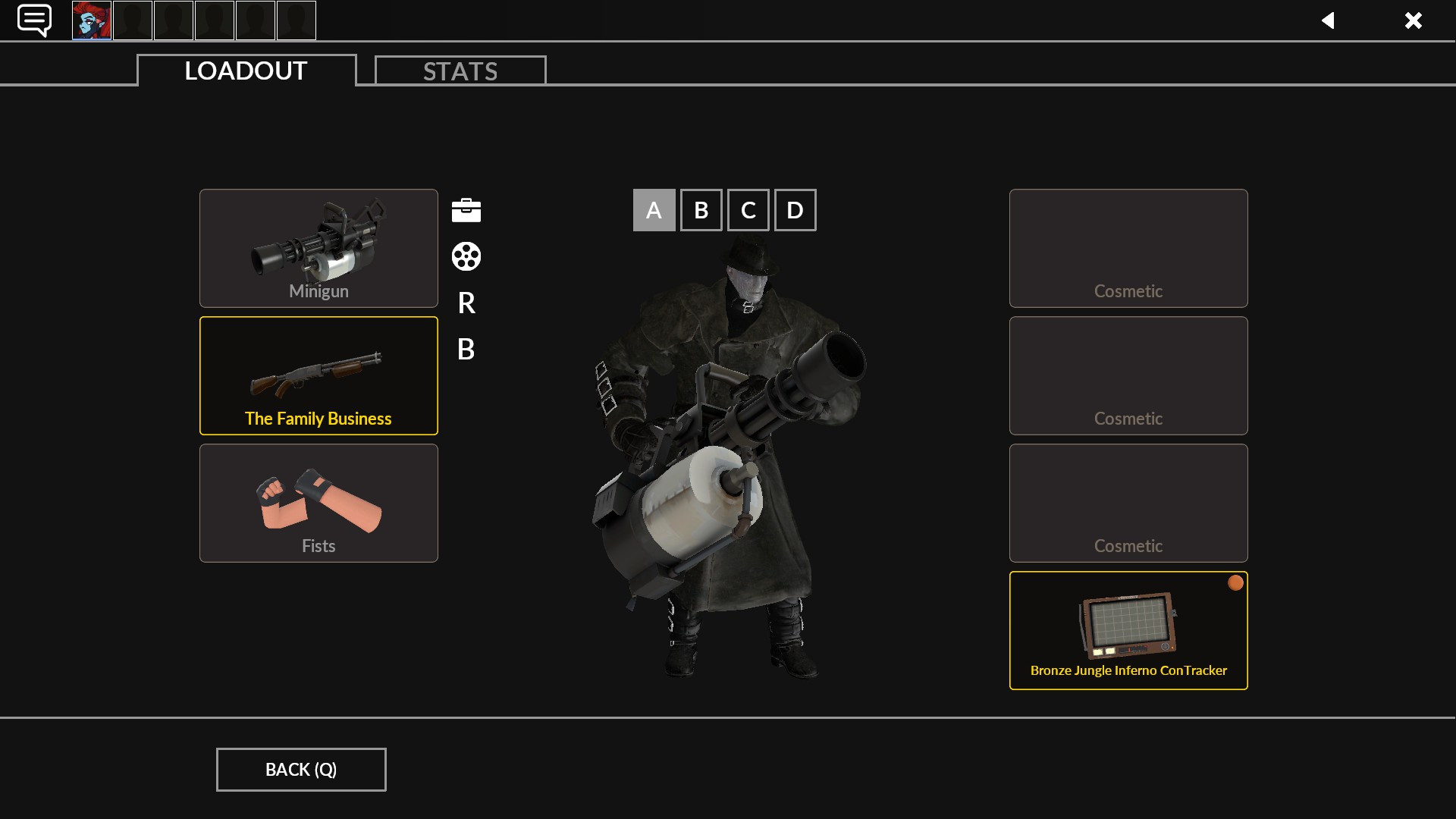Open taunts via the film reel icon

tap(465, 257)
